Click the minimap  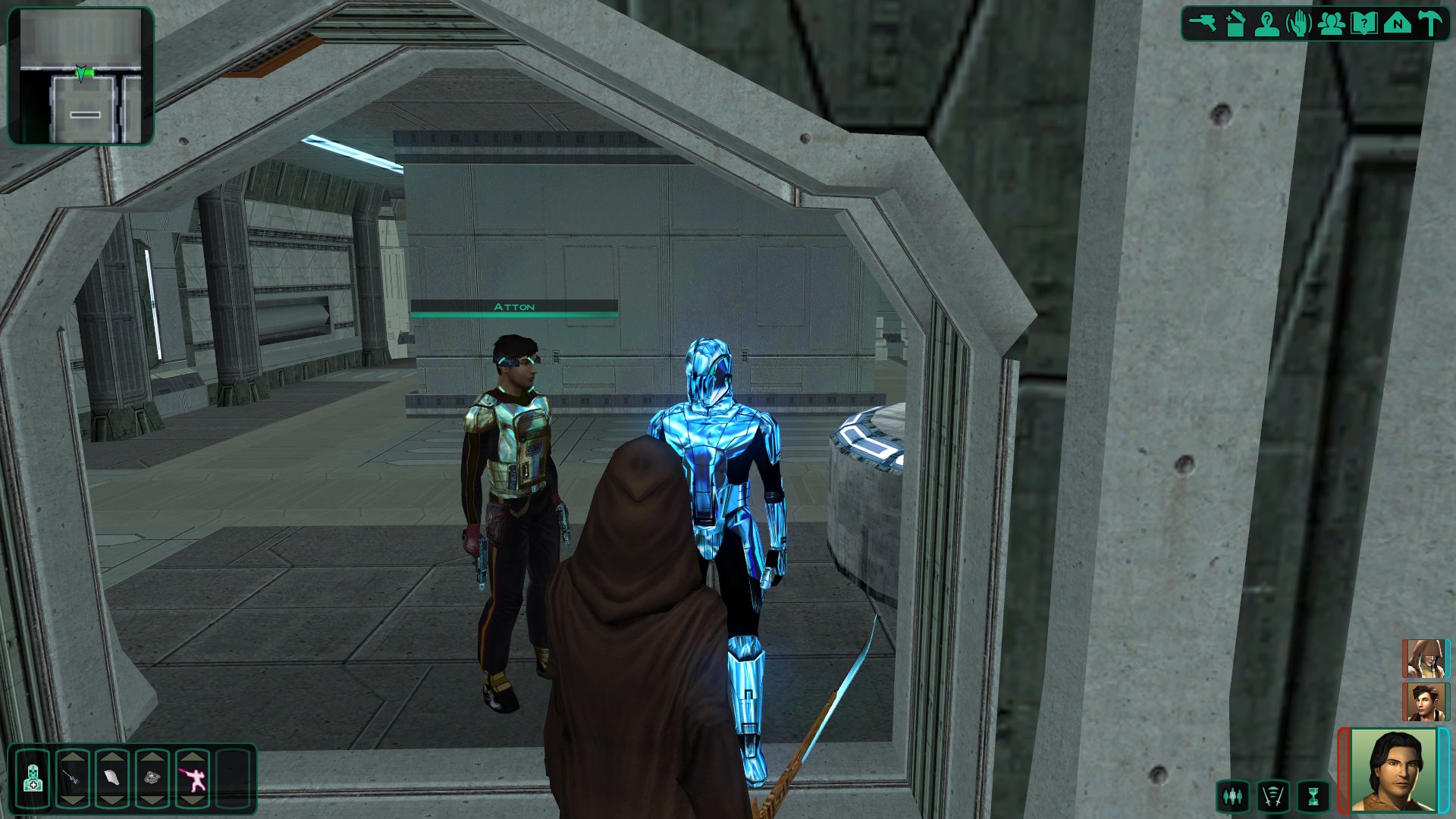click(x=80, y=76)
